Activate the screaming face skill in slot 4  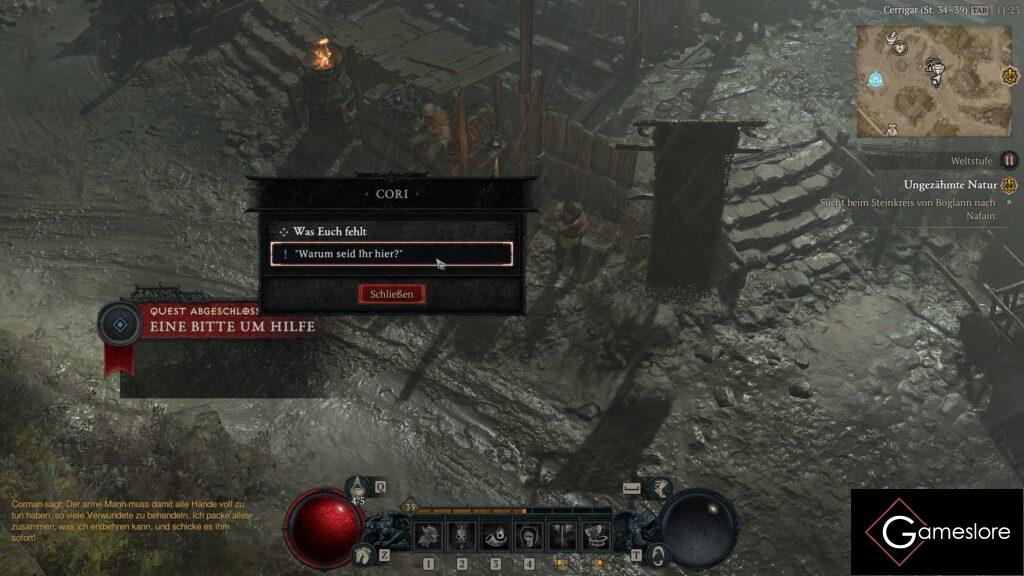[528, 535]
